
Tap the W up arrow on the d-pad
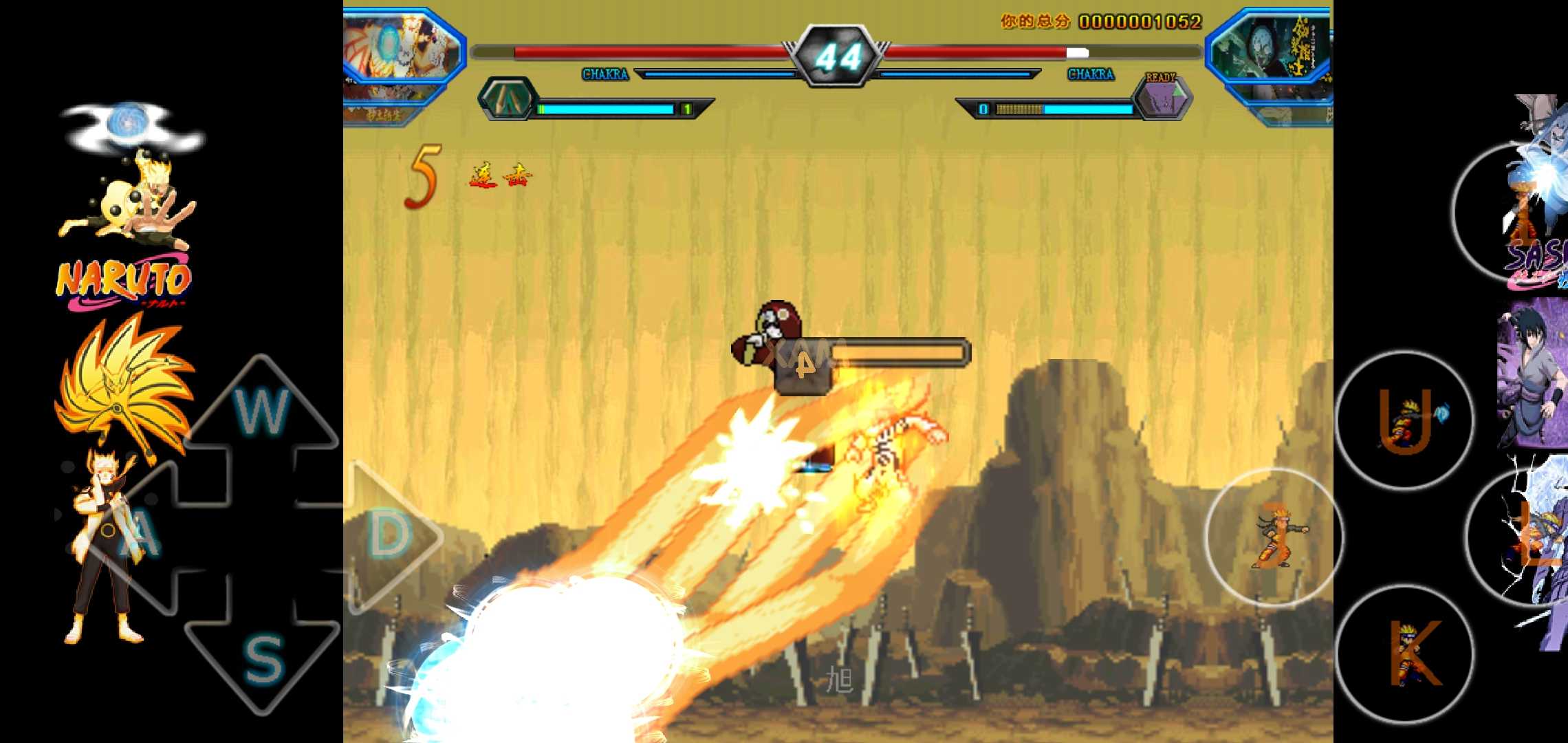tap(261, 411)
